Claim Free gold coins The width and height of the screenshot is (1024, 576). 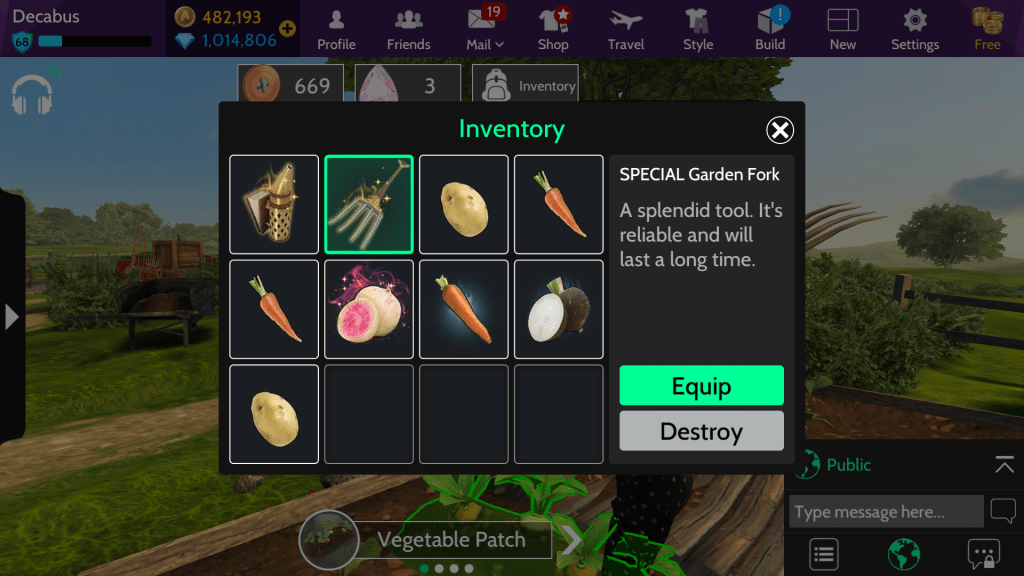click(x=987, y=29)
